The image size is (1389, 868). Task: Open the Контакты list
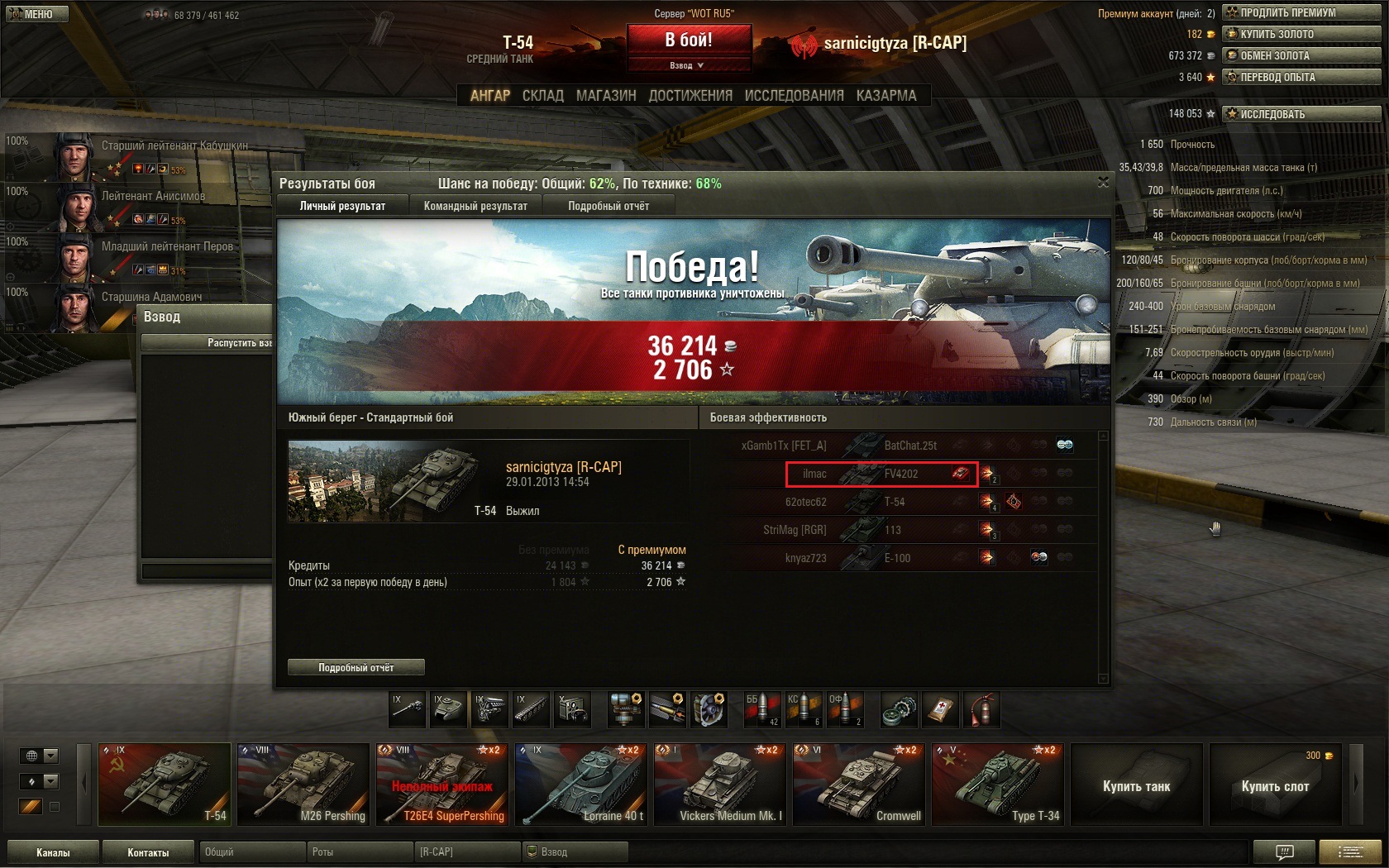click(148, 852)
